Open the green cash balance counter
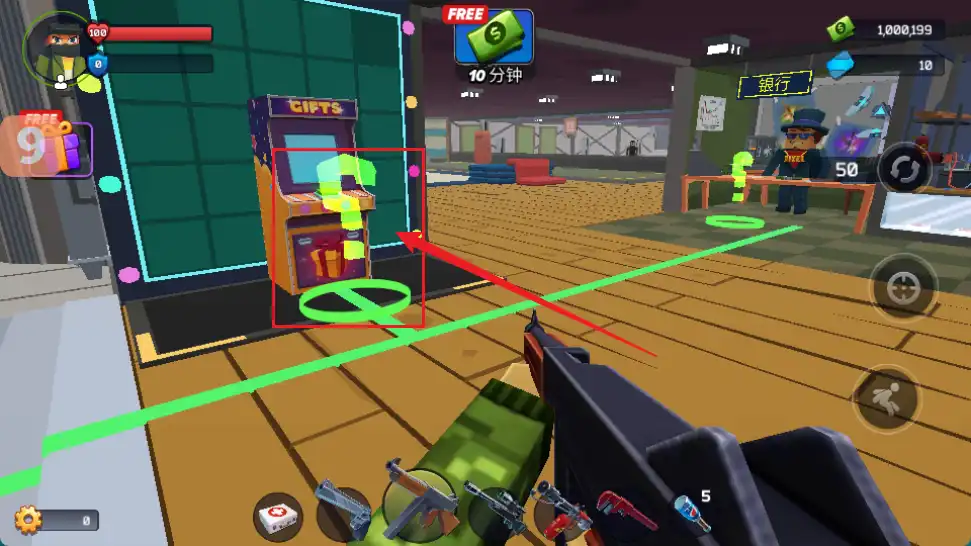 (888, 30)
